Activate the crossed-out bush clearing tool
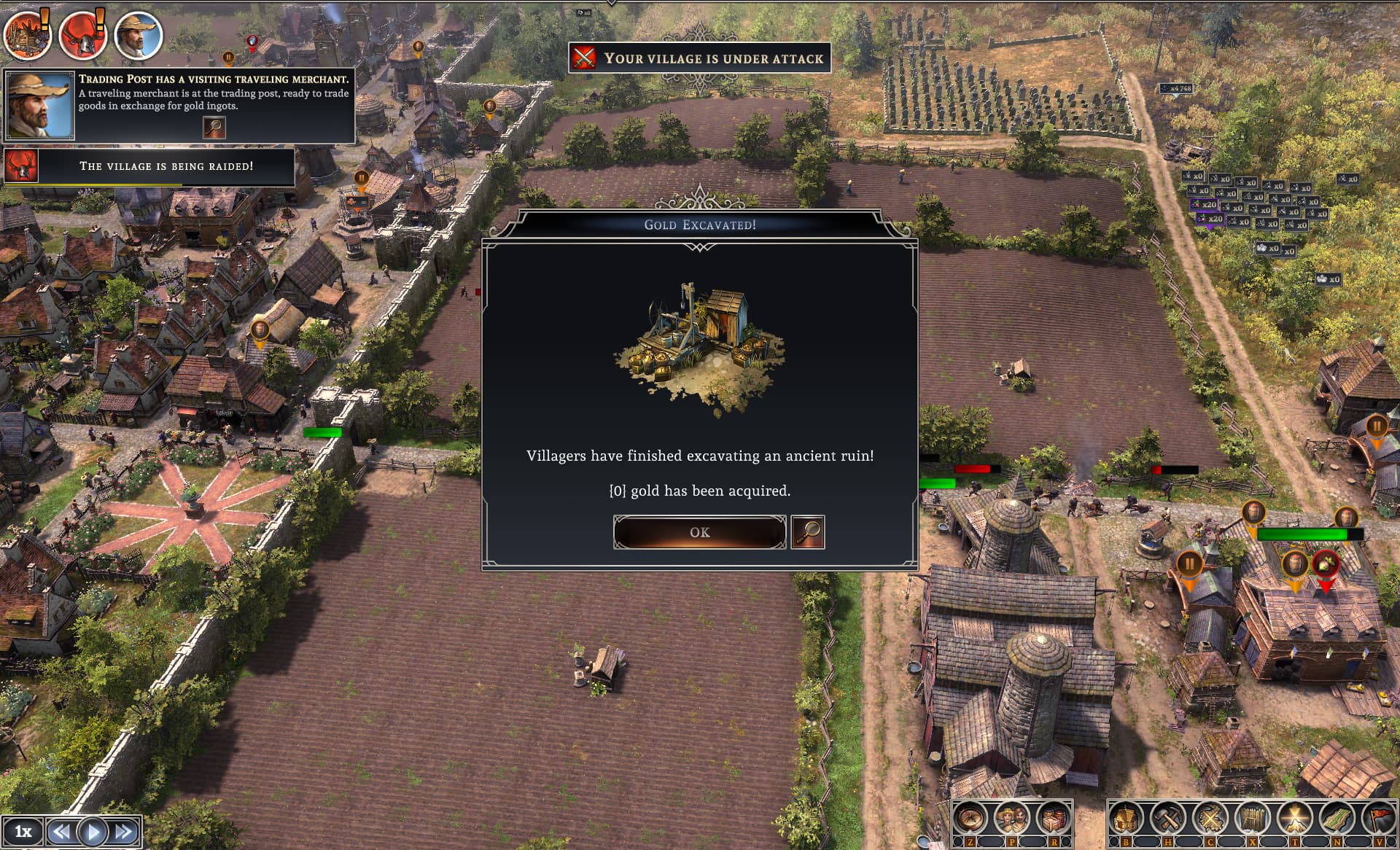Screen dimensions: 1400x850 point(1210,818)
